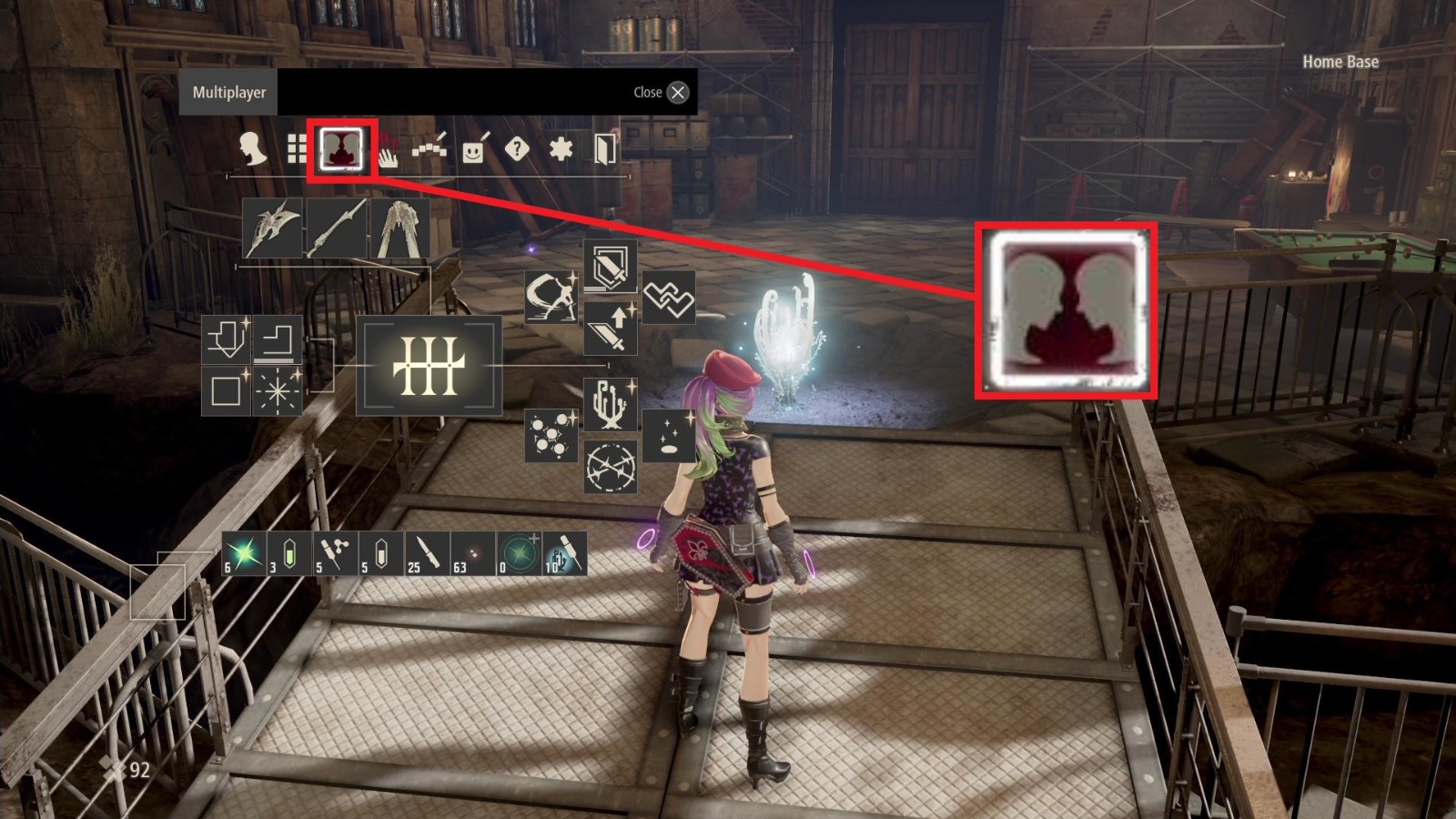Click the Multiplayer title label
Screen dimensions: 1456x819
(229, 92)
